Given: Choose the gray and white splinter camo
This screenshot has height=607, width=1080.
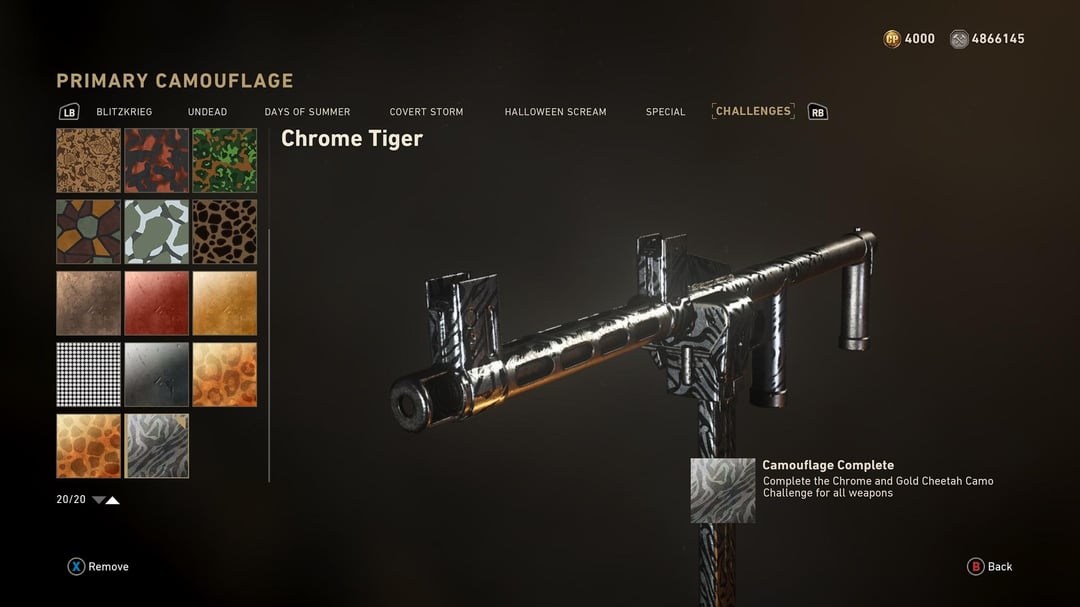Looking at the screenshot, I should [x=156, y=231].
